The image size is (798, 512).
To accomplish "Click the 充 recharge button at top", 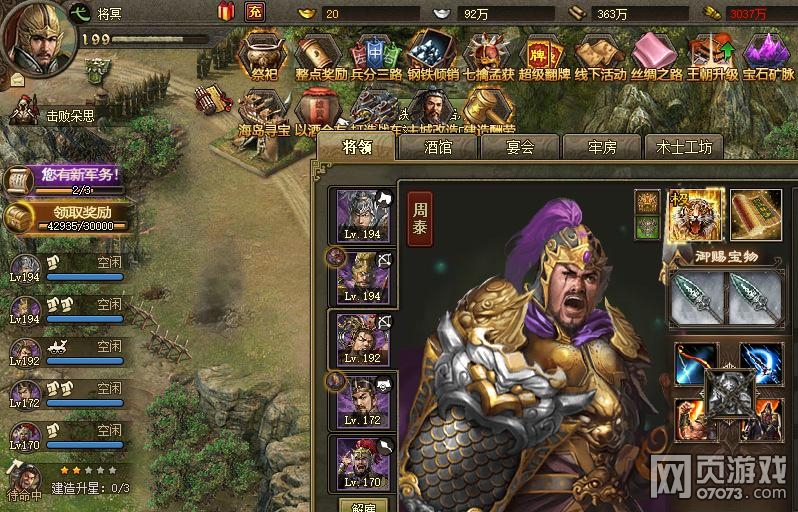I will point(254,12).
